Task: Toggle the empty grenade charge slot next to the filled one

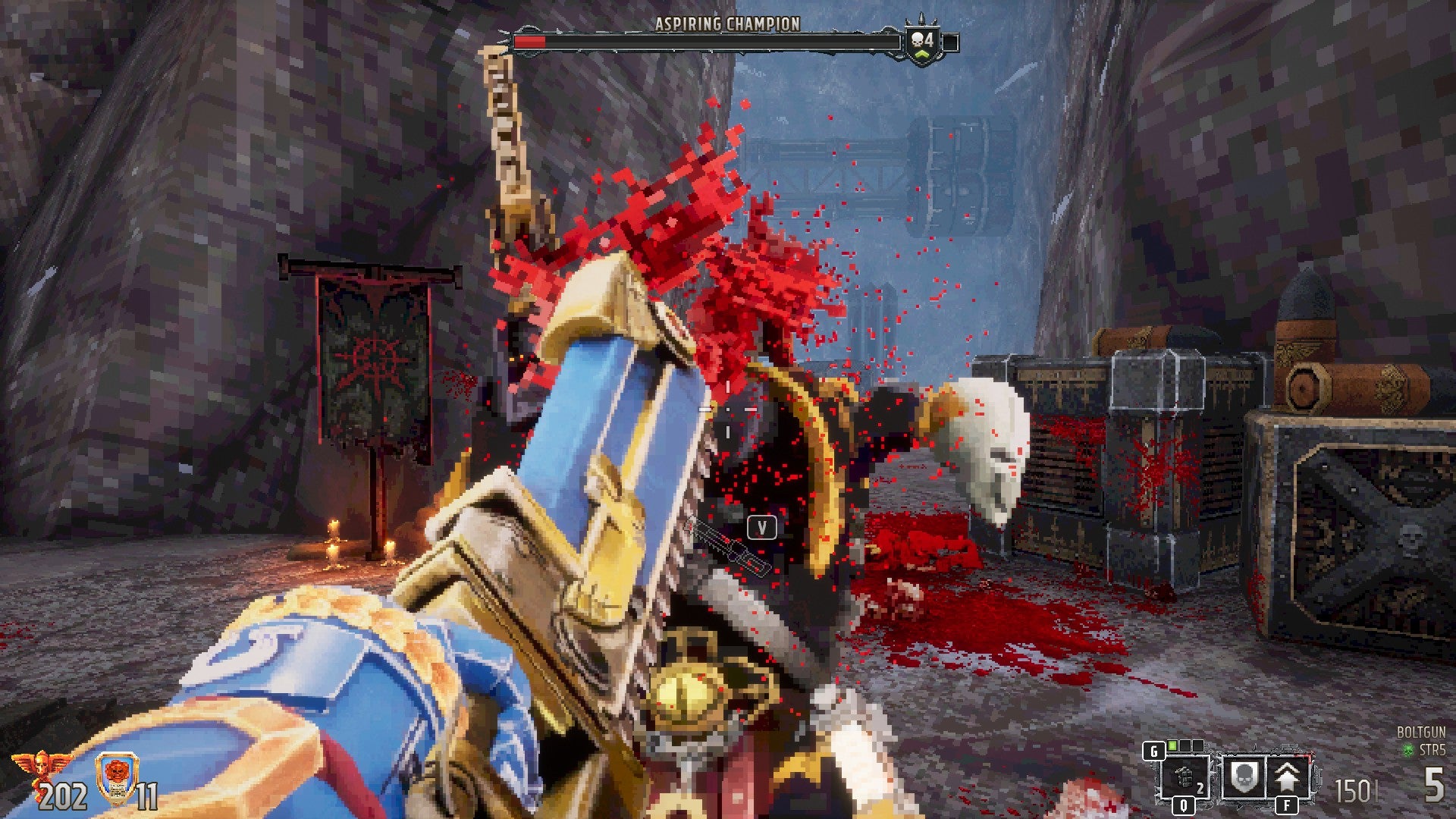Action: point(1187,746)
